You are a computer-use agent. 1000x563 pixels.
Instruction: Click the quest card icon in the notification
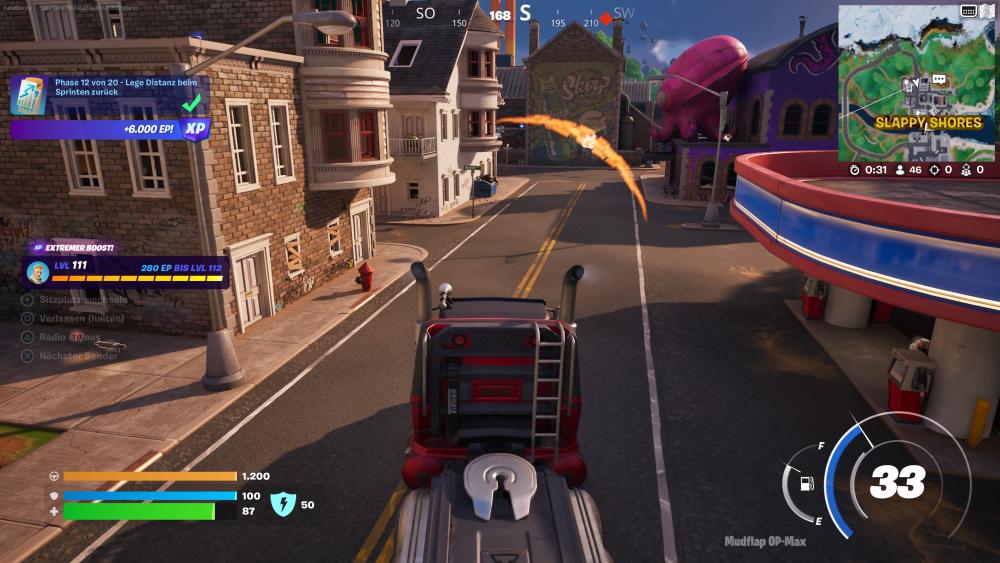tap(28, 95)
